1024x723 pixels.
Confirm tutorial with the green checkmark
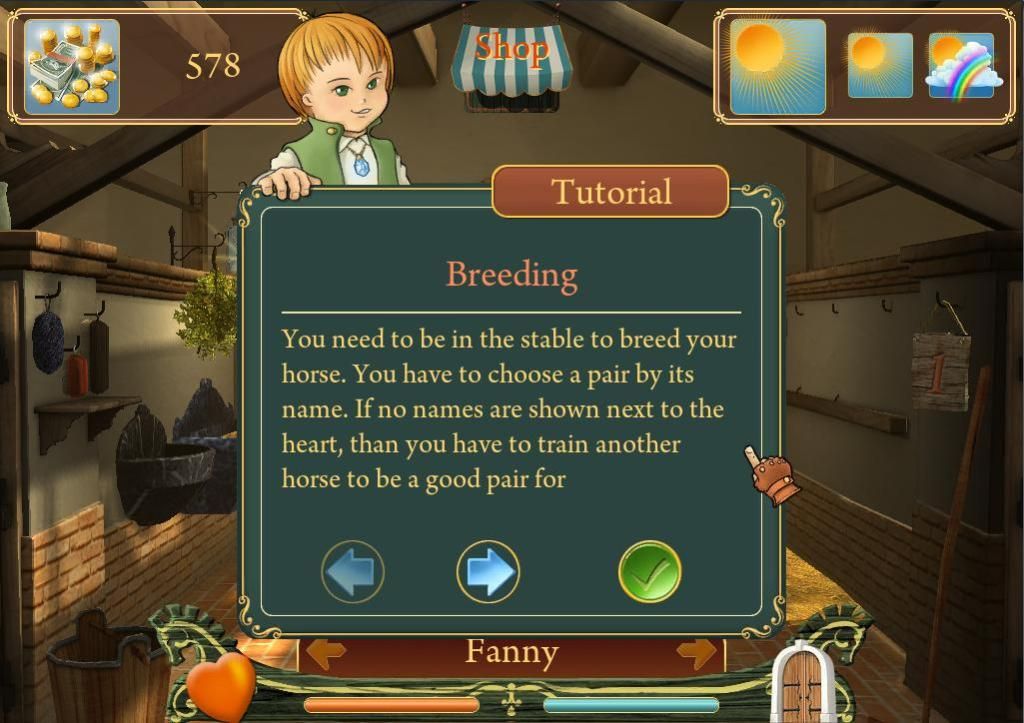coord(650,572)
